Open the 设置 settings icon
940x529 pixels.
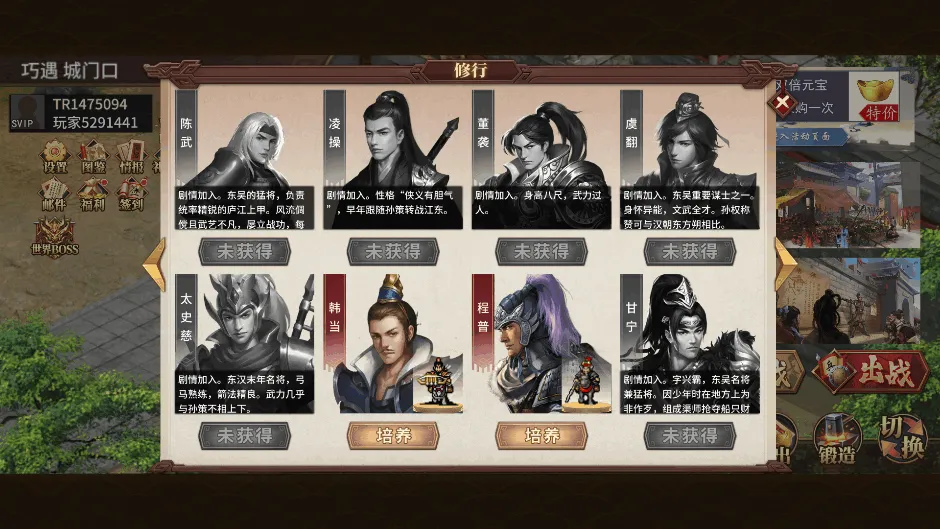(x=55, y=158)
